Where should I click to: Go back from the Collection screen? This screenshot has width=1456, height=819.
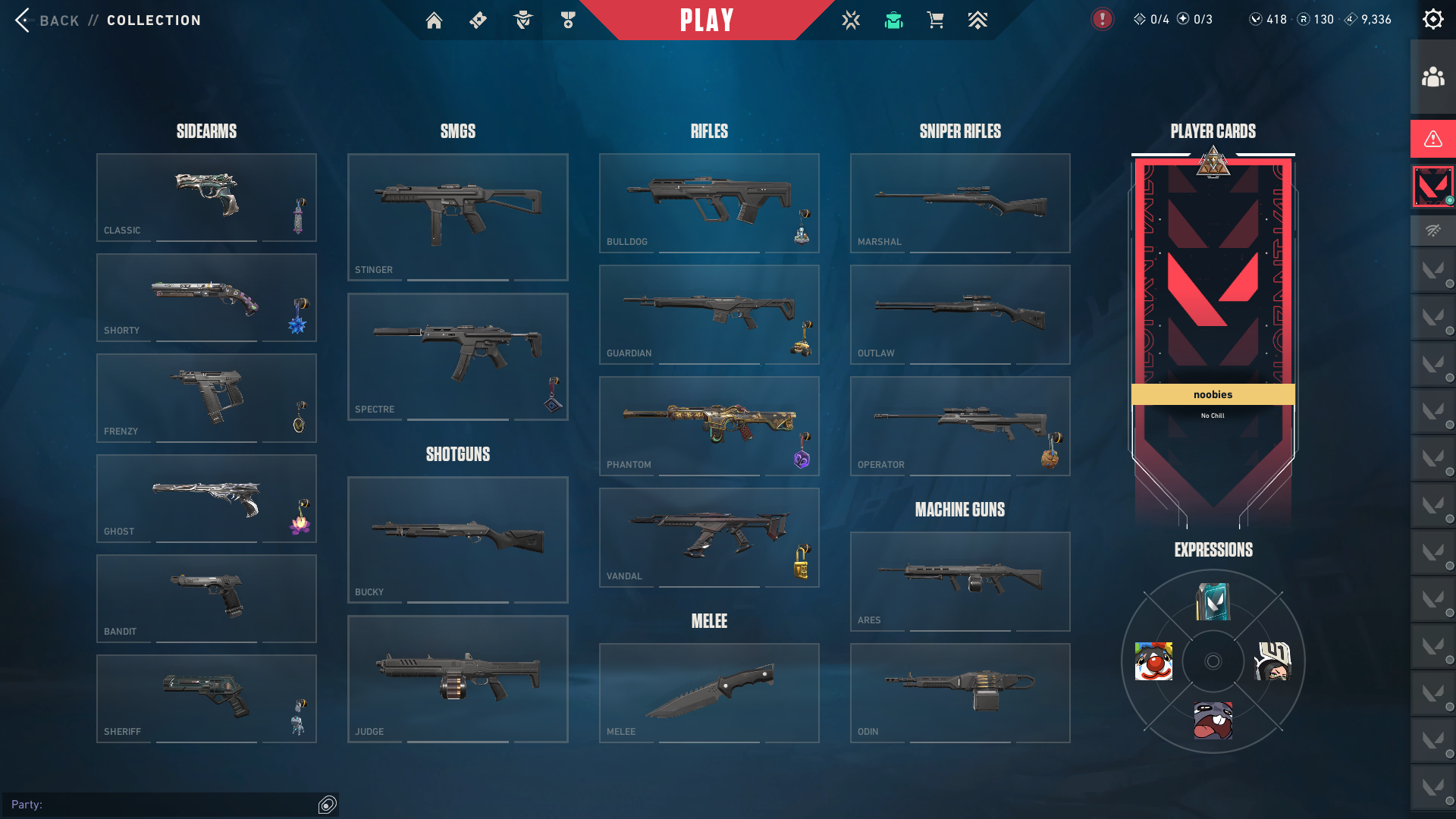[45, 20]
